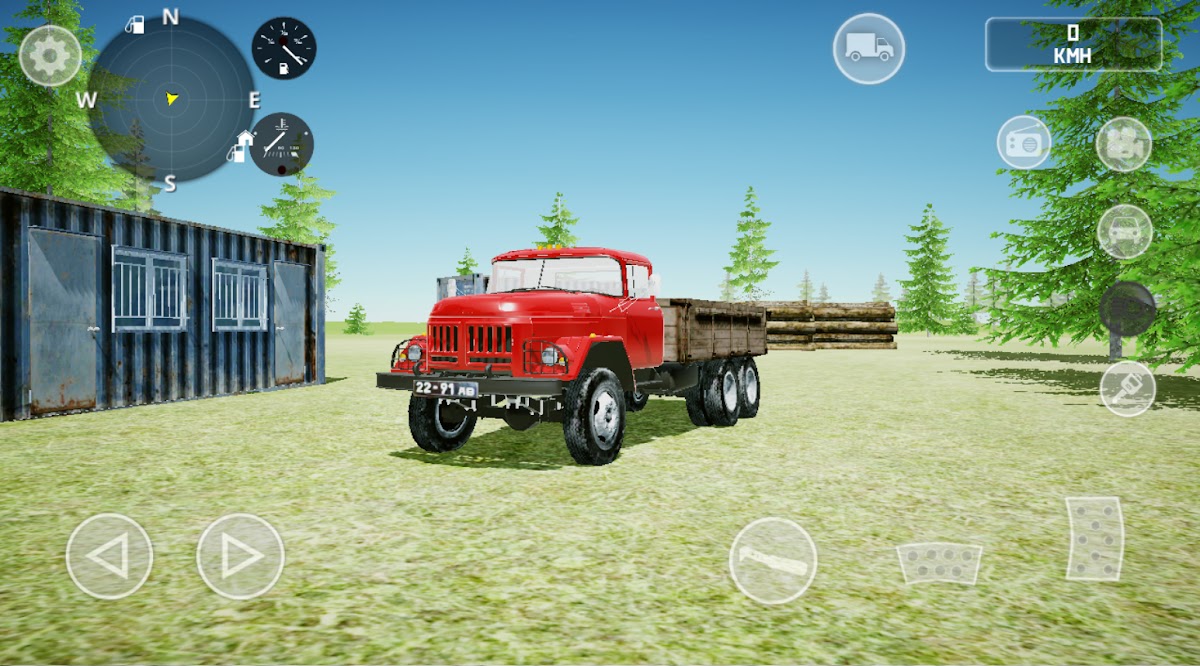Screen dimensions: 1200x666
Task: Steer left with the left arrow
Action: (x=110, y=556)
